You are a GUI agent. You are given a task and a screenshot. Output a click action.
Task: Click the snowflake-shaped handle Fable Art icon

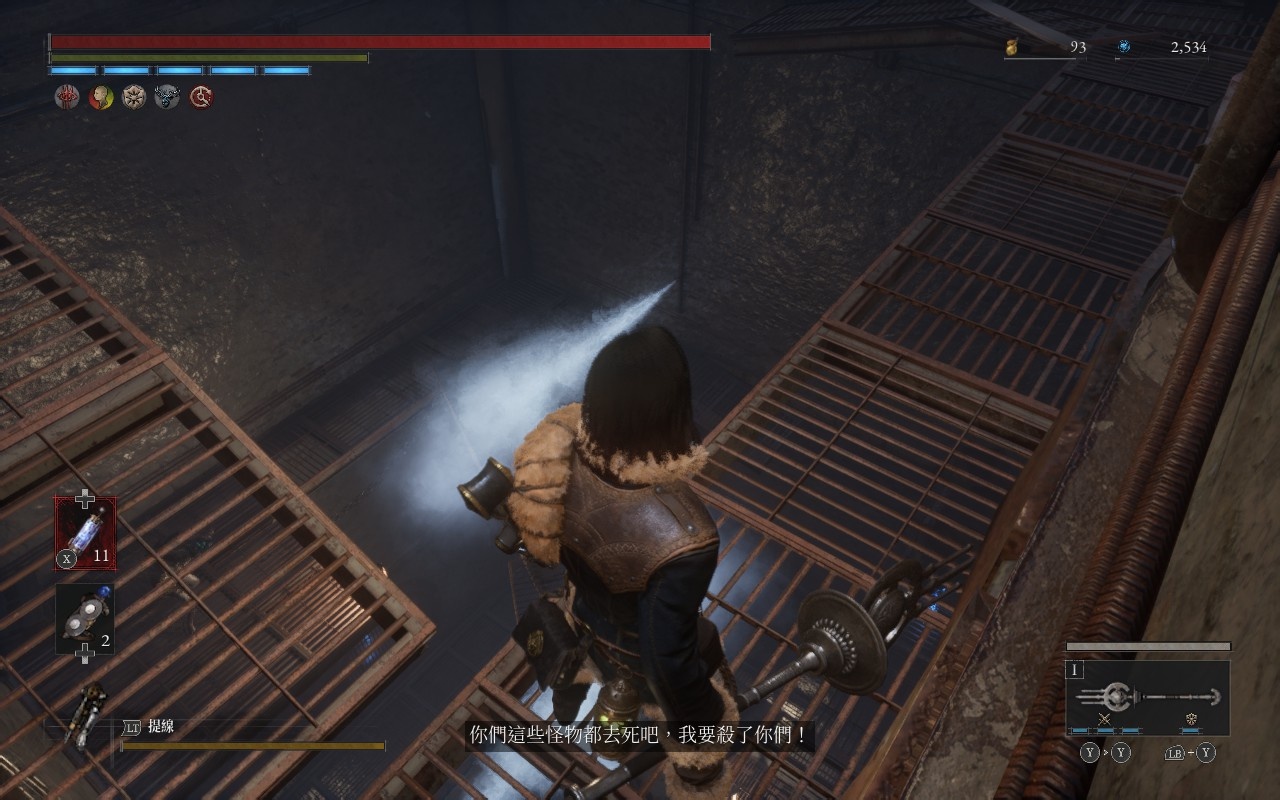(x=1191, y=720)
